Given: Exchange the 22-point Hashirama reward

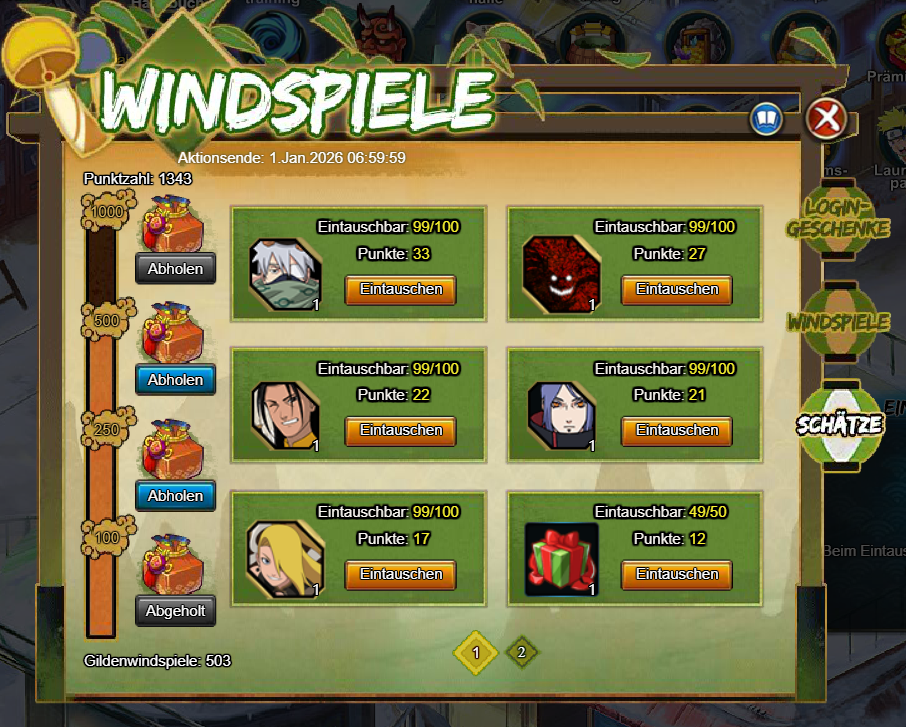Looking at the screenshot, I should (x=400, y=431).
